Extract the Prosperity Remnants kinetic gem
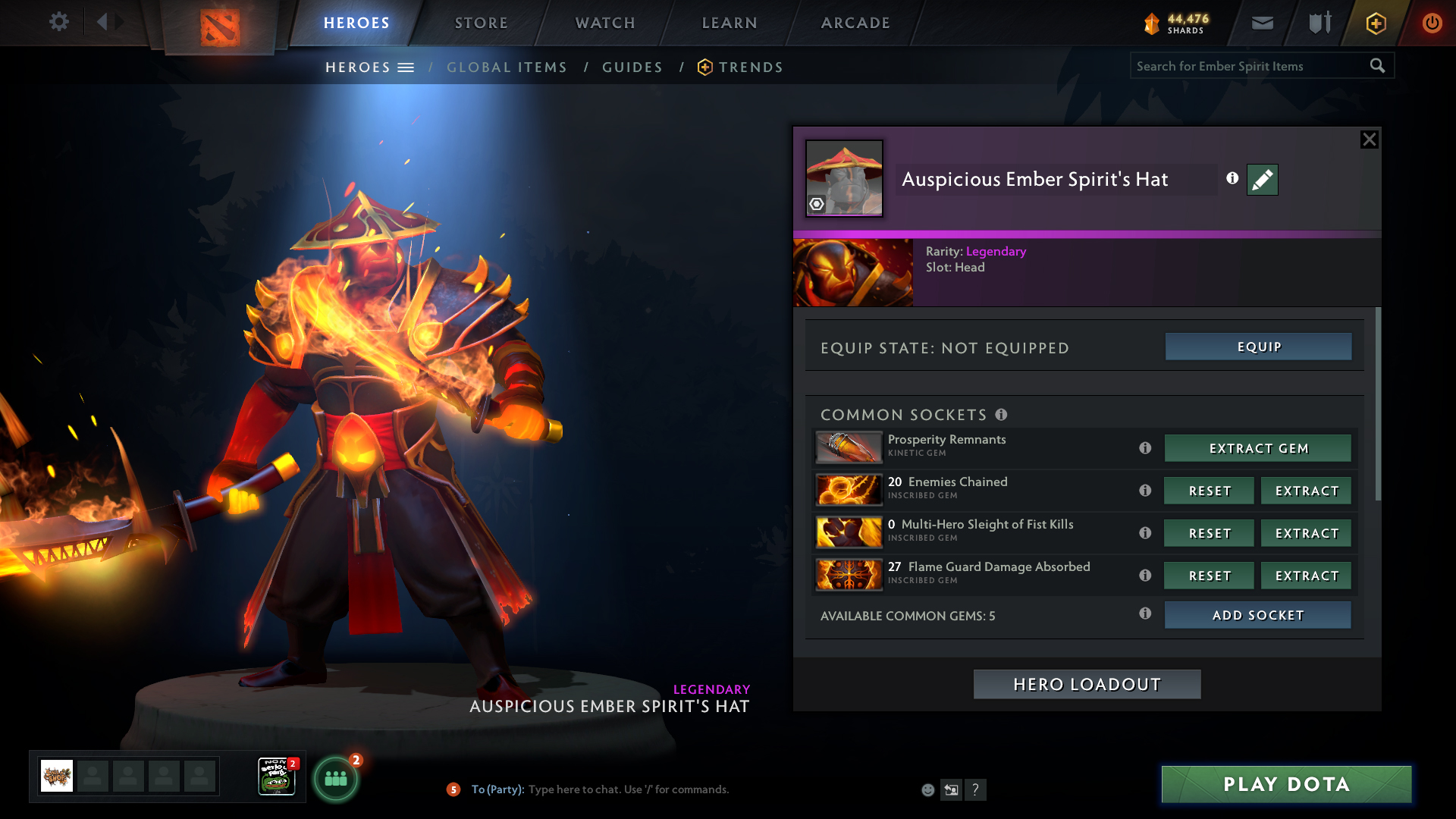Viewport: 1456px width, 819px height. [1257, 448]
